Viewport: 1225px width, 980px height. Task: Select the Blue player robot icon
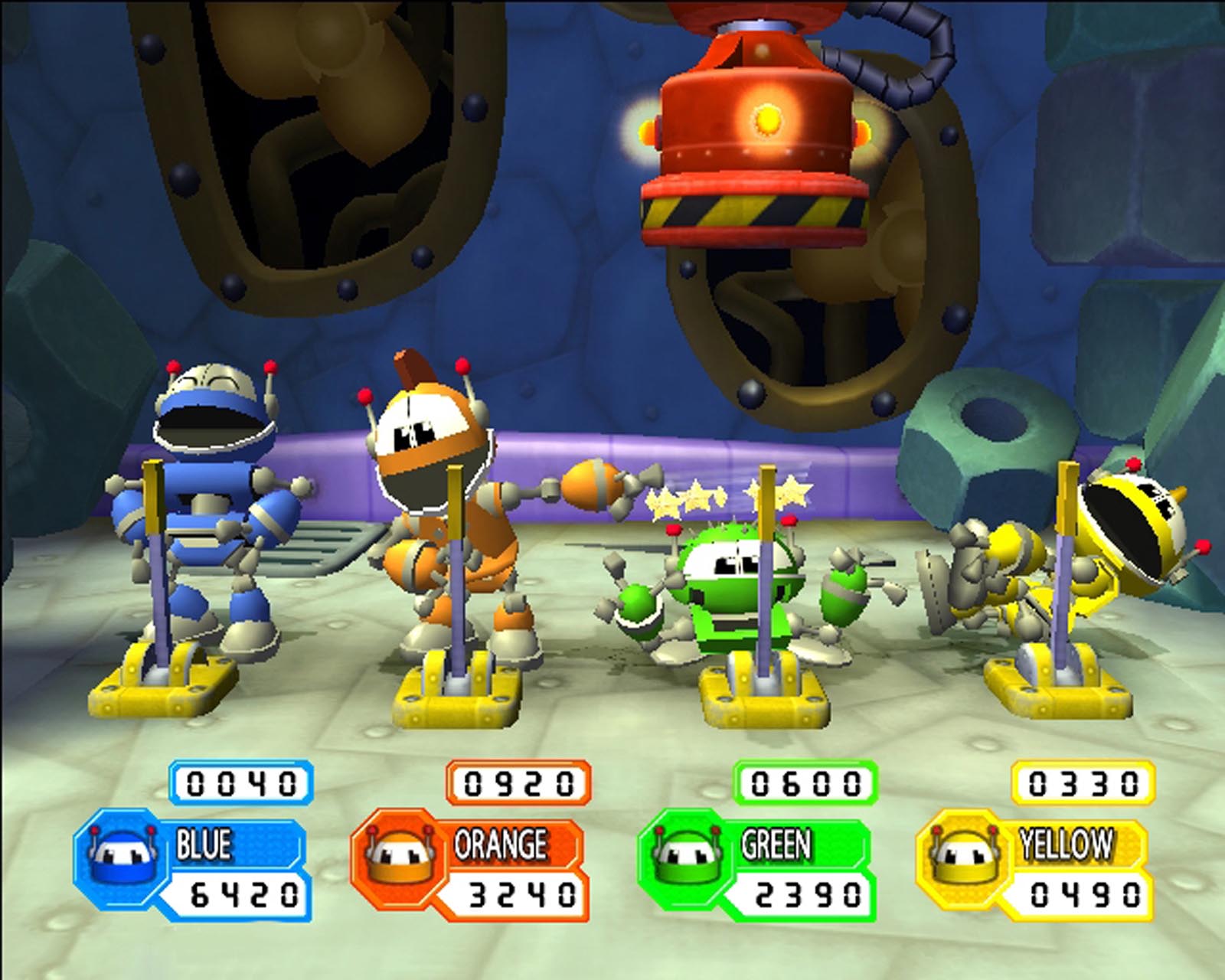pos(122,857)
